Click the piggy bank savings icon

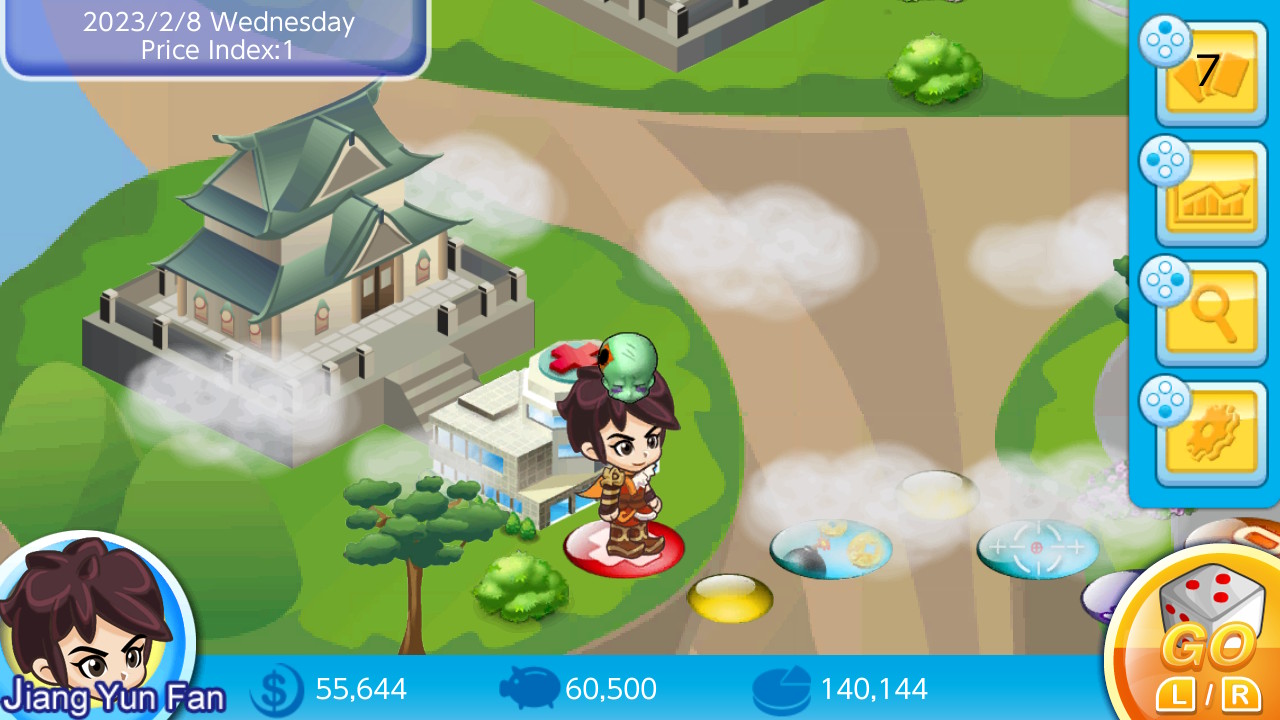click(x=528, y=689)
